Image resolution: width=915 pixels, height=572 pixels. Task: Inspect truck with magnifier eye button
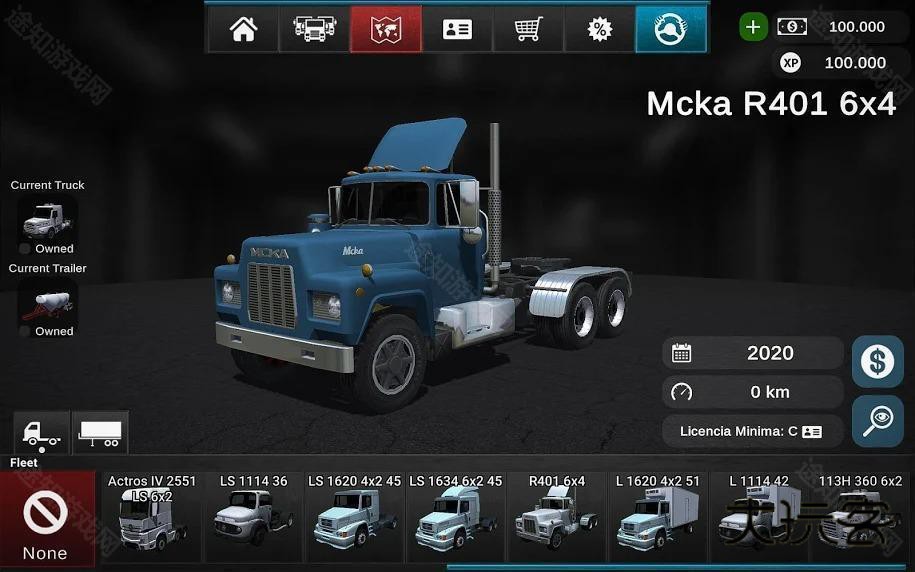tap(877, 422)
